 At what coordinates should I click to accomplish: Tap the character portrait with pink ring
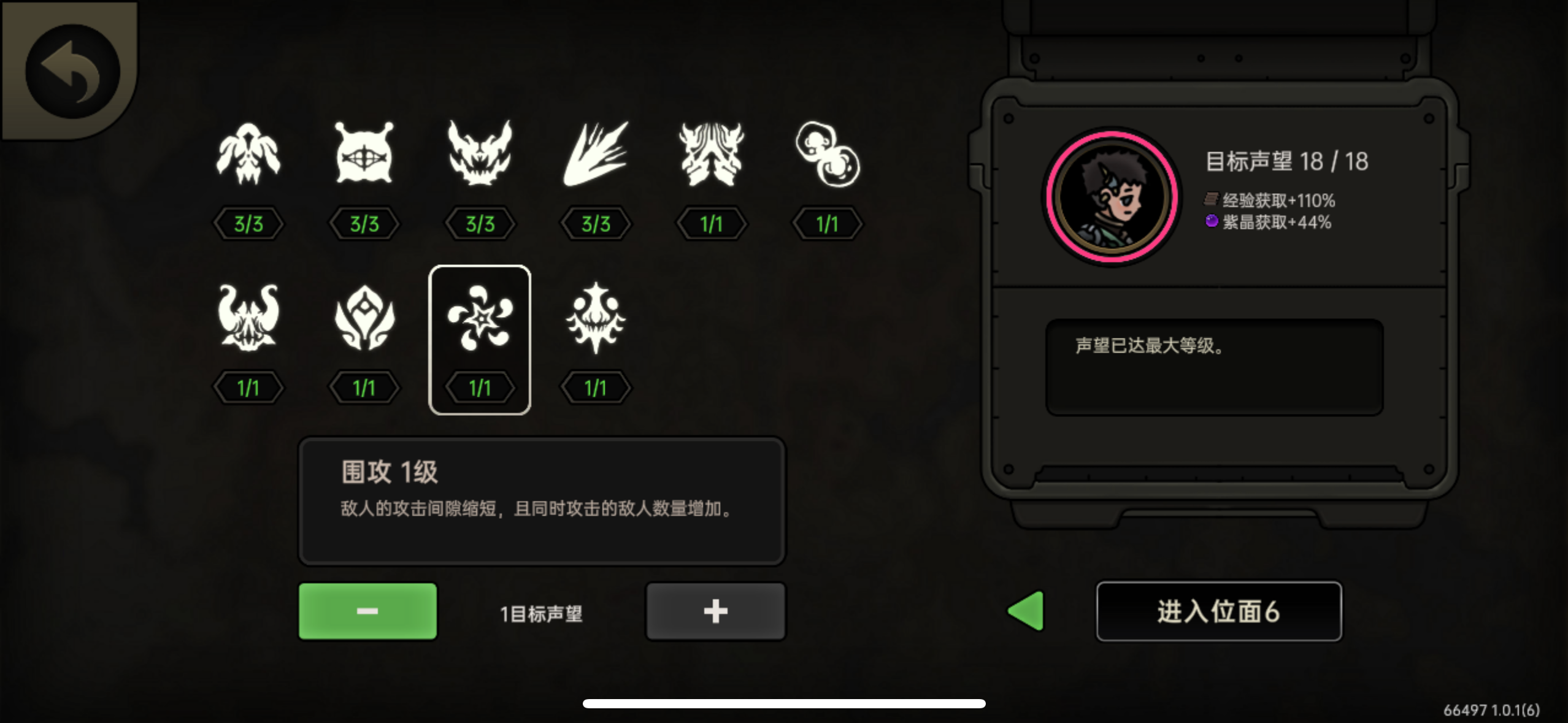click(x=1112, y=196)
